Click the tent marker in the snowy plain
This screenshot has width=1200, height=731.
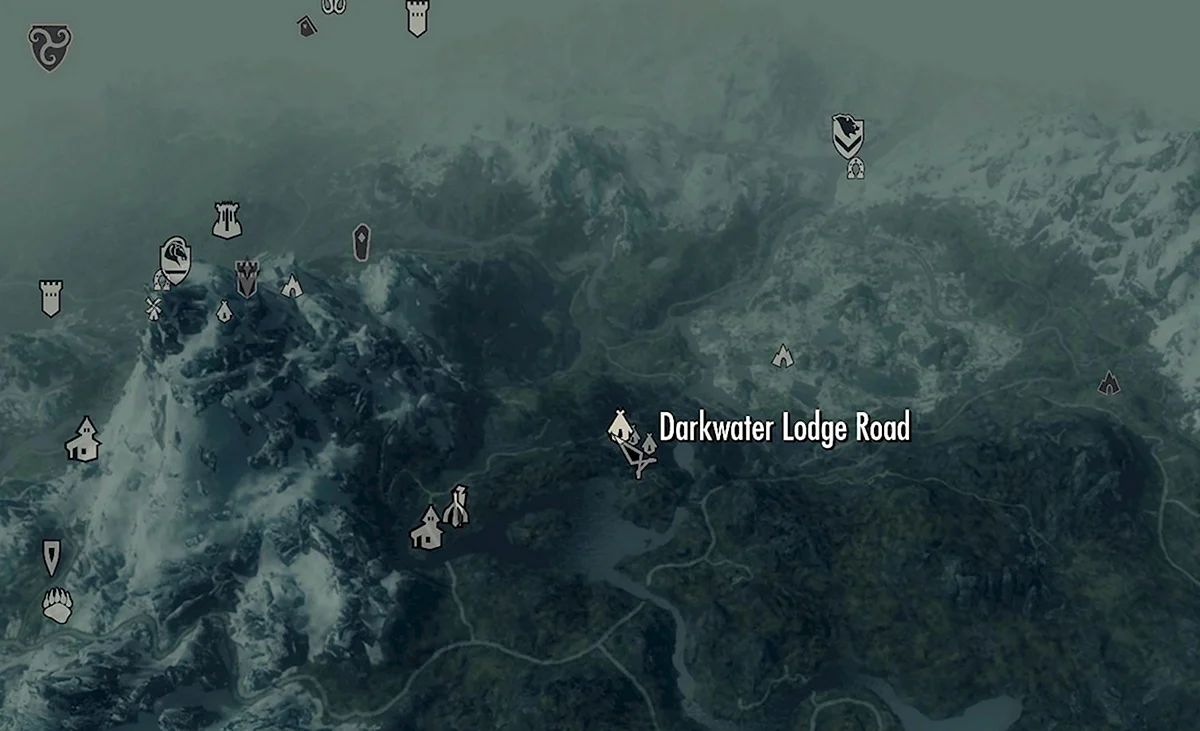click(x=782, y=355)
